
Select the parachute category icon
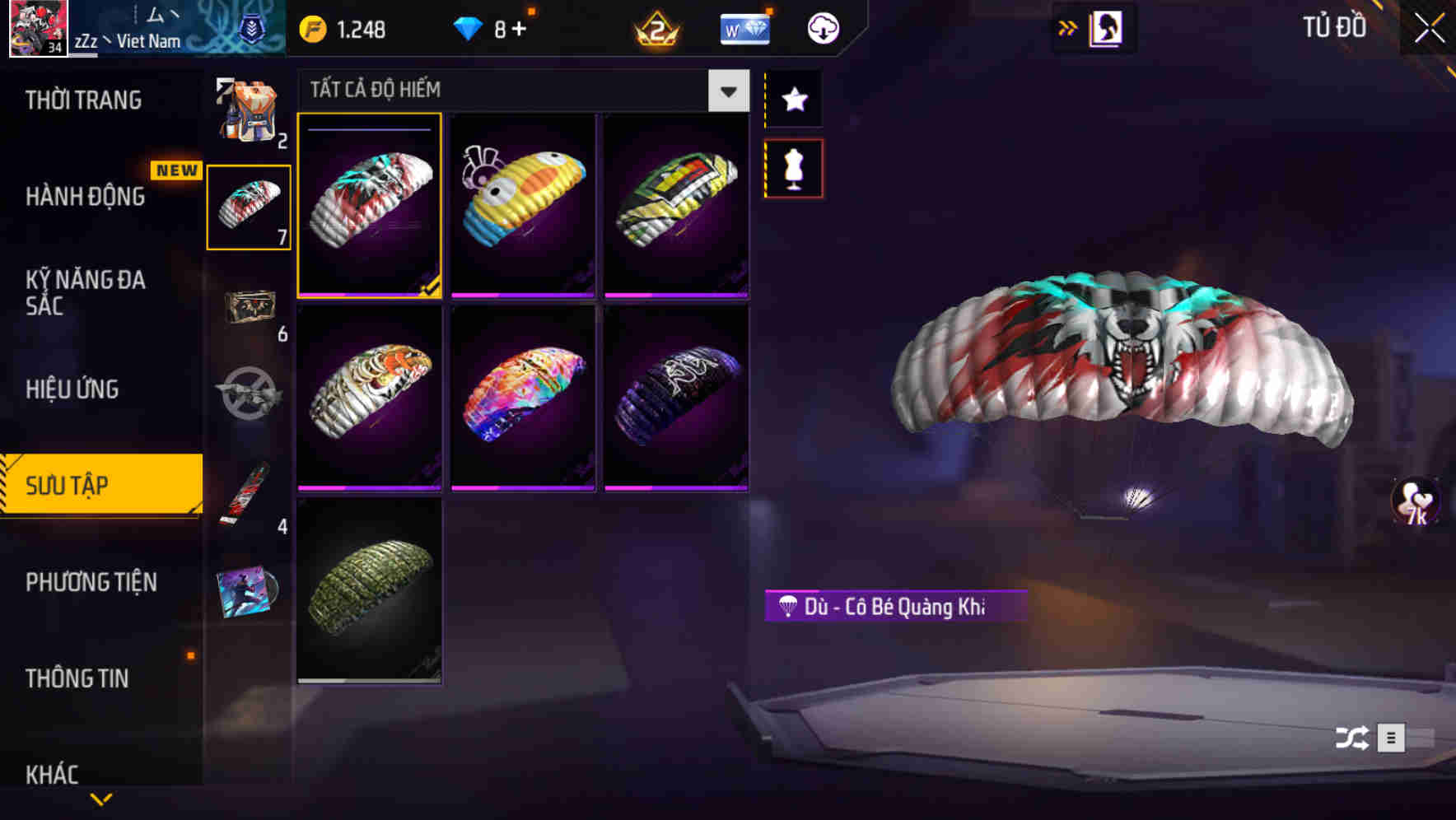(249, 206)
